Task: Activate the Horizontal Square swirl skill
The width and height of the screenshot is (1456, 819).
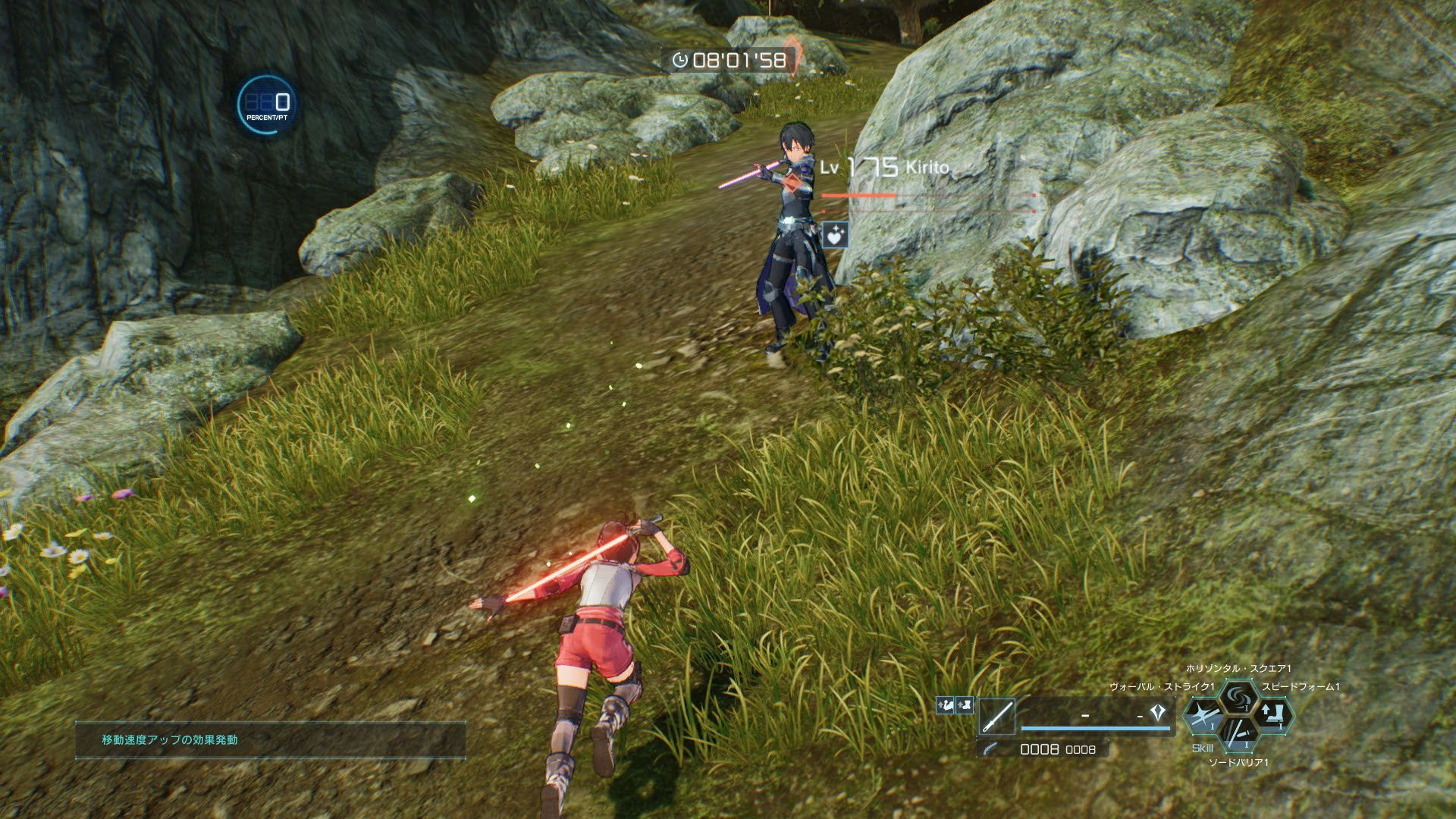Action: [1239, 697]
